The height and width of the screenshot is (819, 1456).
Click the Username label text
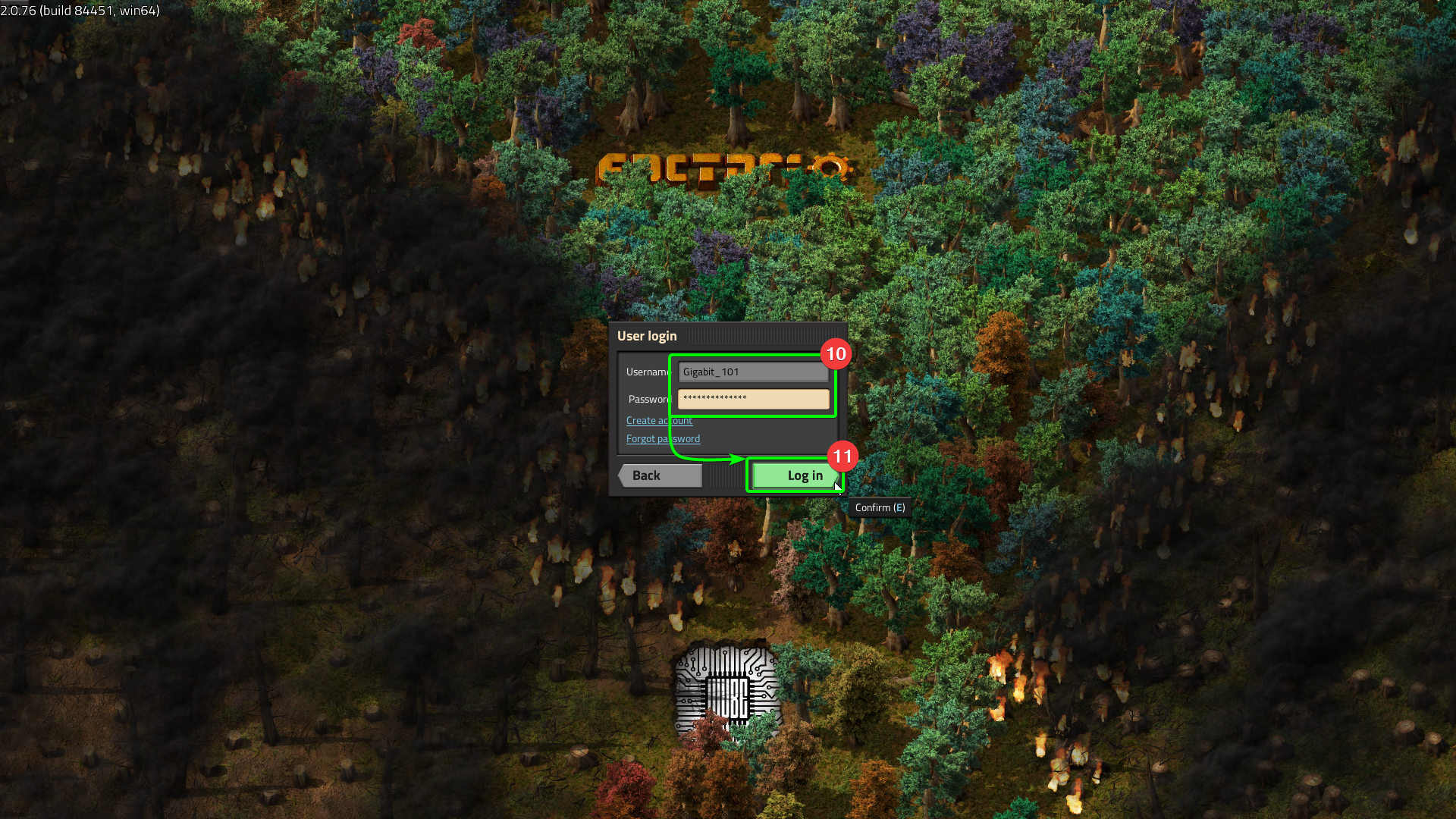click(648, 372)
